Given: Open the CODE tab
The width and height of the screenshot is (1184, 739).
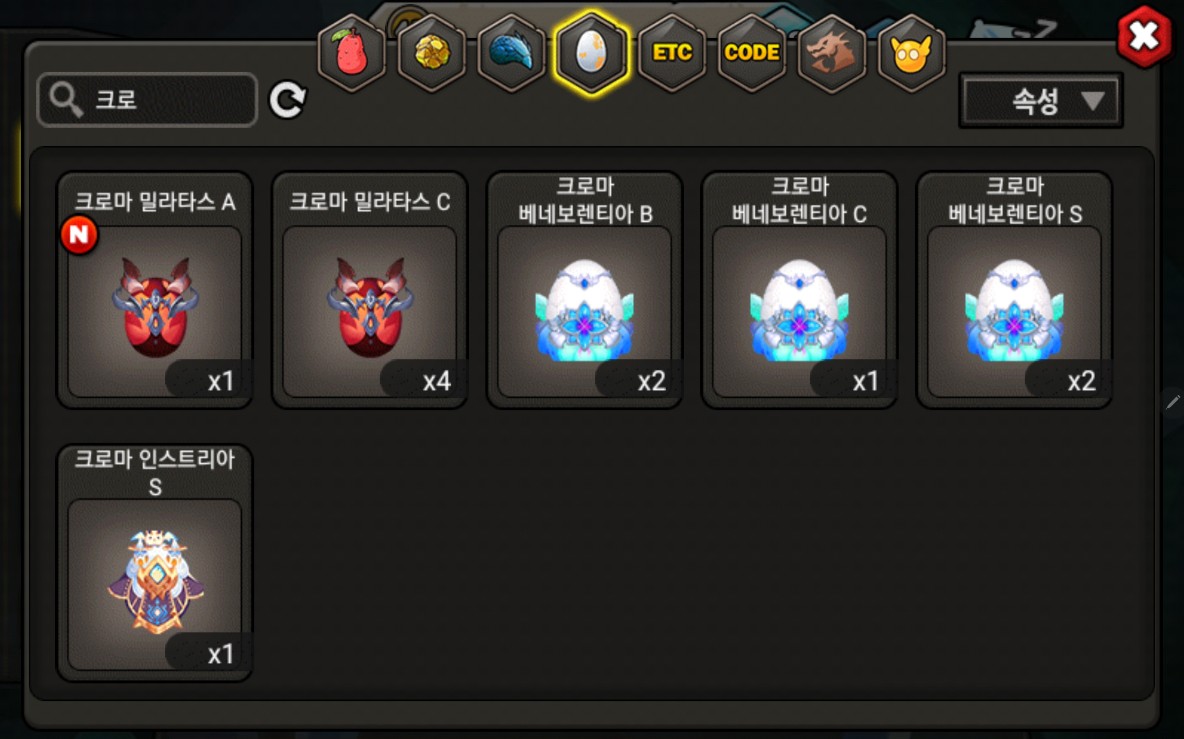Looking at the screenshot, I should 751,53.
